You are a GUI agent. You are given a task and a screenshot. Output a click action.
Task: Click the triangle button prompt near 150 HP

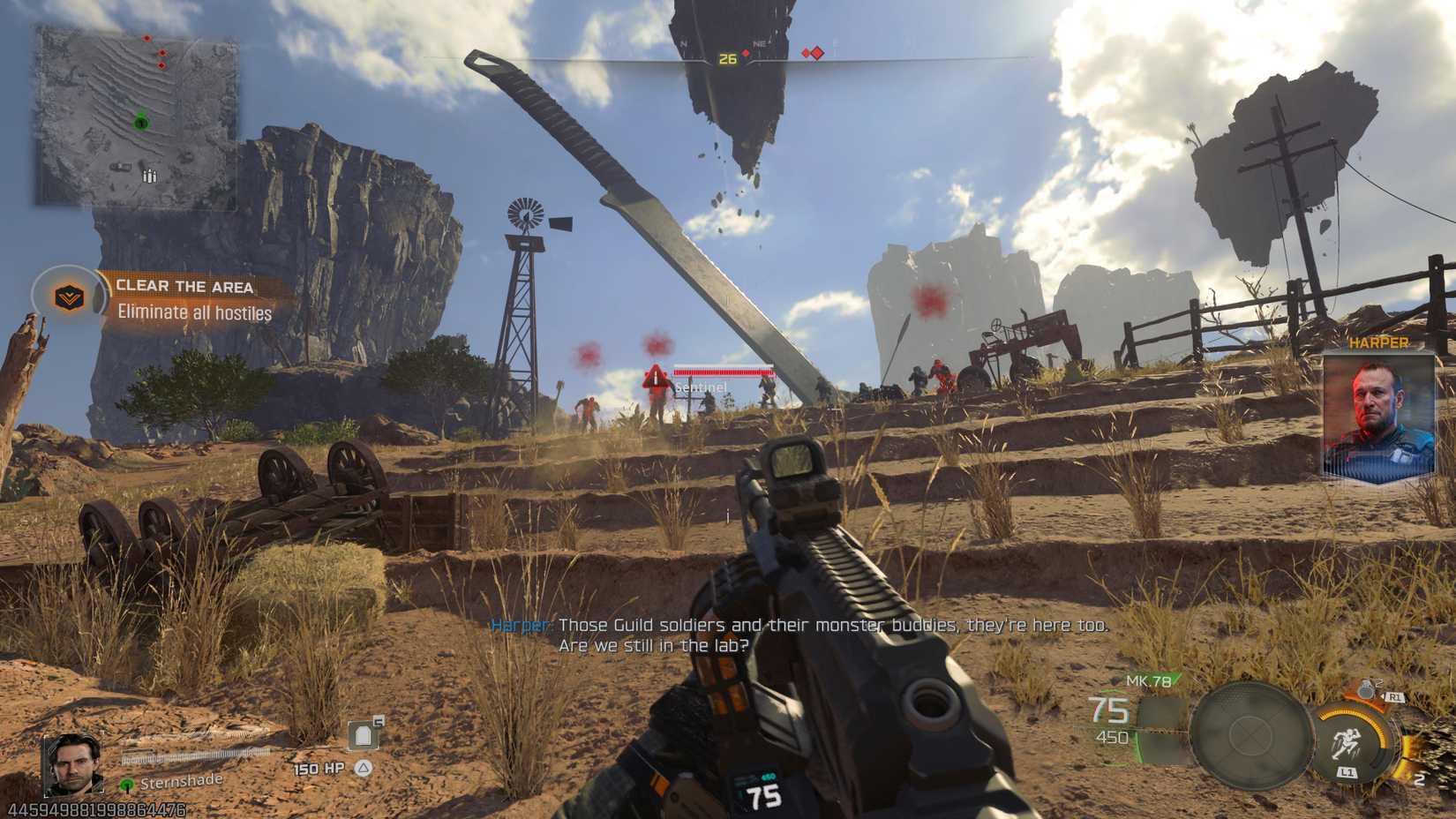(363, 768)
